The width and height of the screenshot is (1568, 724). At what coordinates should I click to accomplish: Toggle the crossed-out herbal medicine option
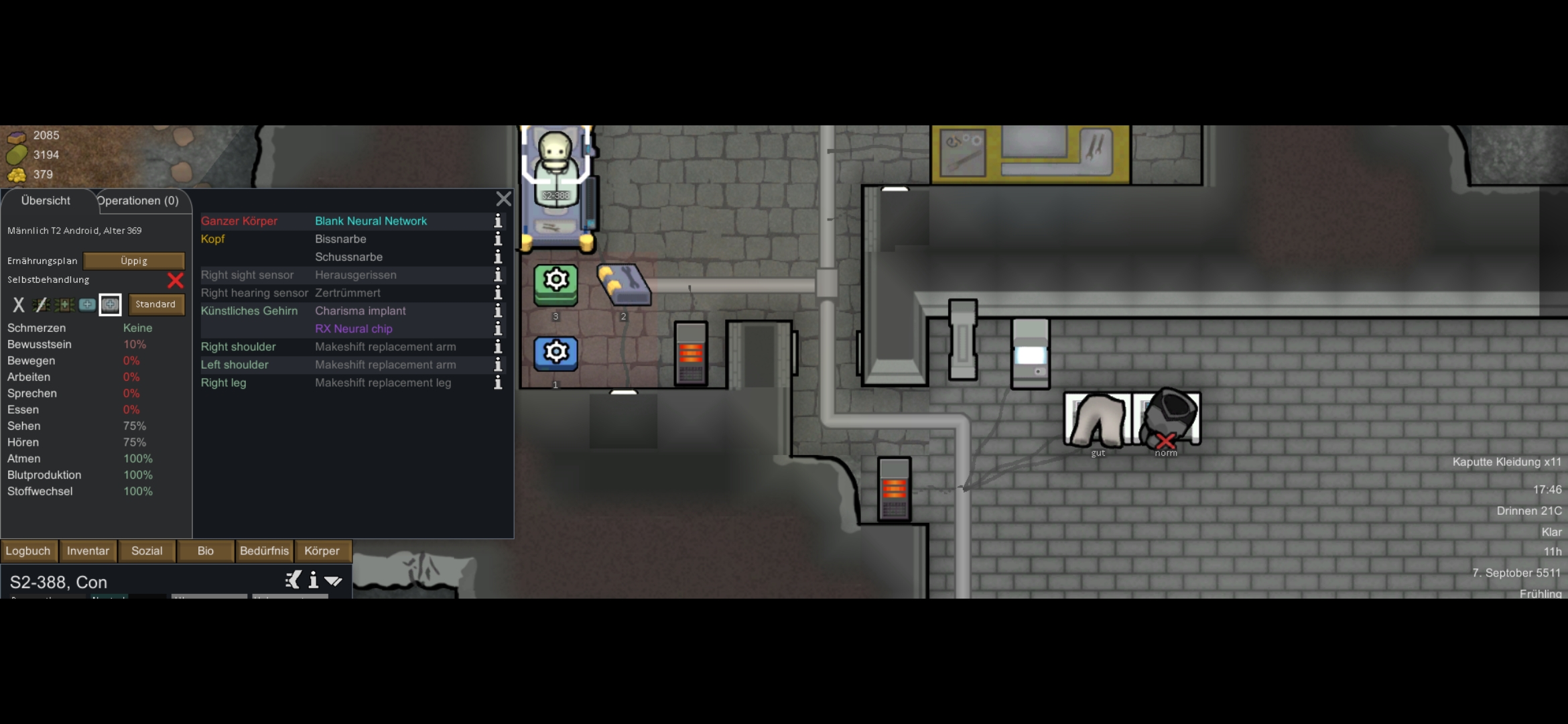coord(41,305)
